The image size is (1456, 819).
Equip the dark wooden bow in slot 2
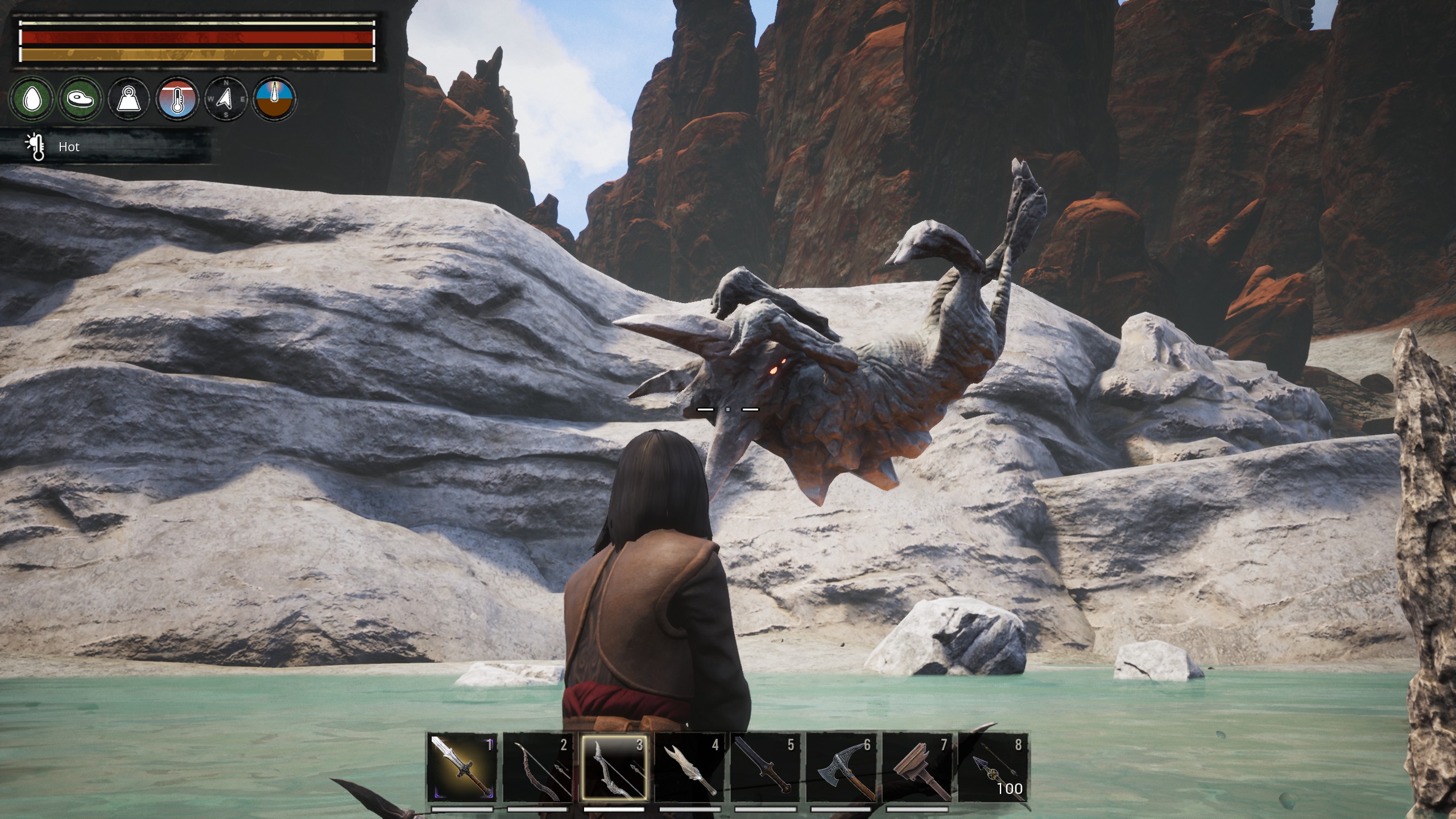point(537,766)
